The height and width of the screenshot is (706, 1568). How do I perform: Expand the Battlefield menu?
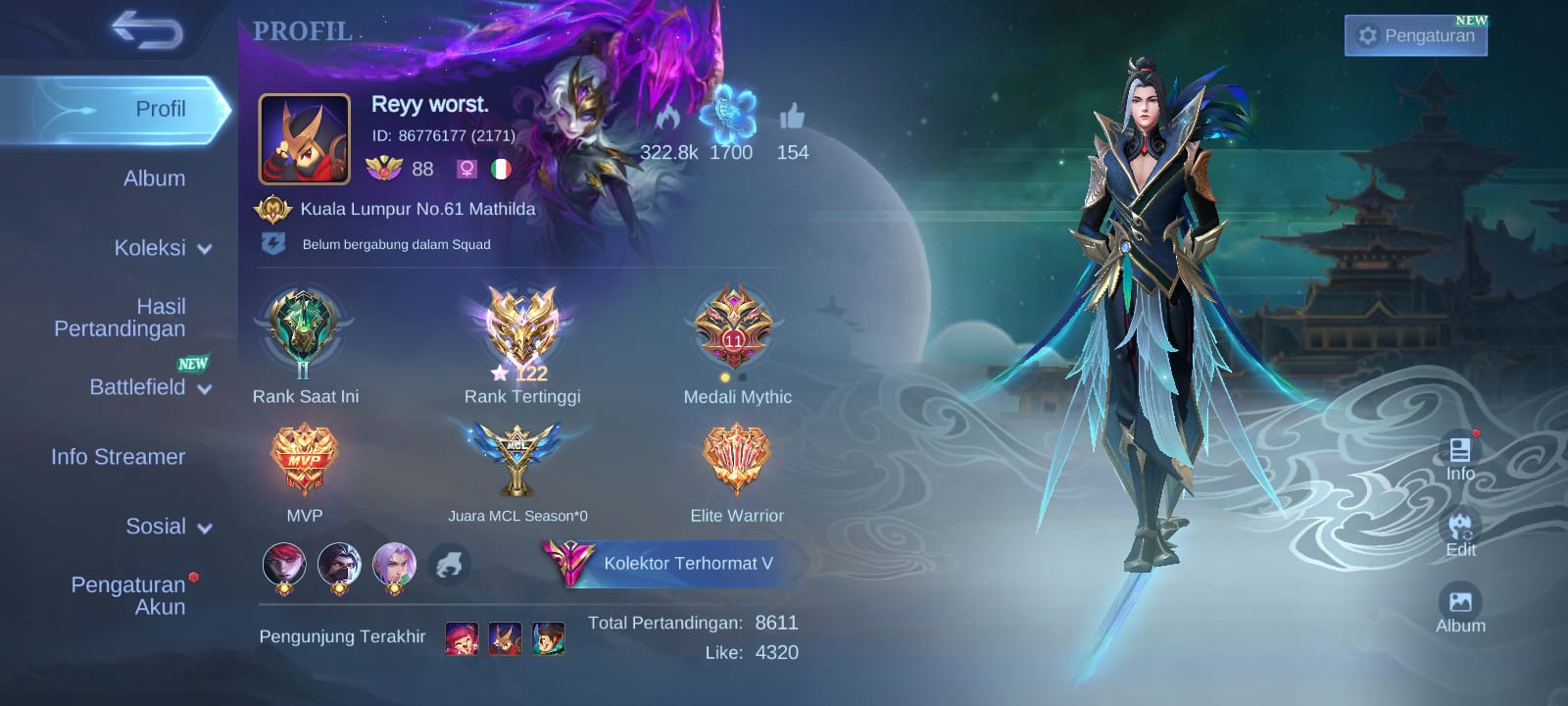[x=150, y=387]
